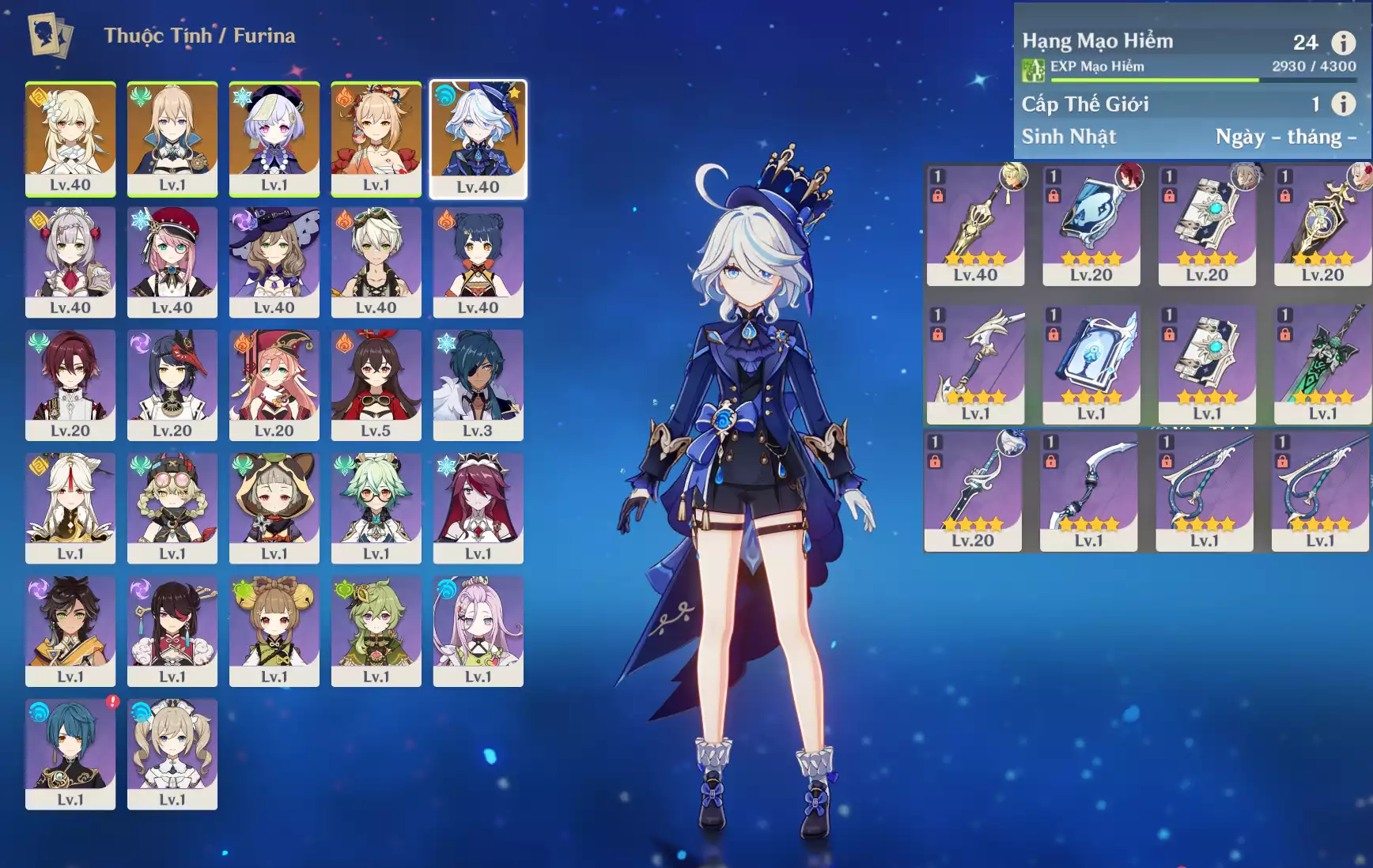1373x868 pixels.
Task: Choose the green-bladed greatsword weapon
Action: pyautogui.click(x=1322, y=364)
